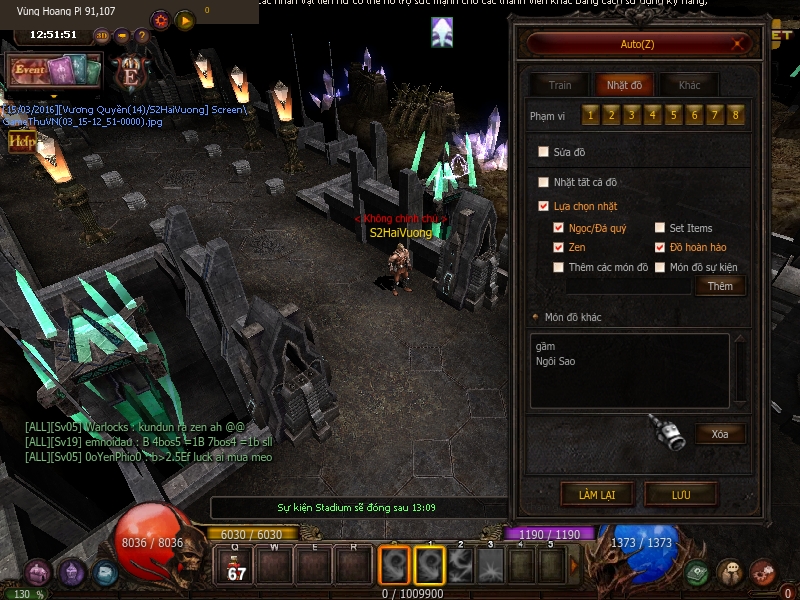Click the Thêm add button
The width and height of the screenshot is (800, 600).
coord(720,286)
